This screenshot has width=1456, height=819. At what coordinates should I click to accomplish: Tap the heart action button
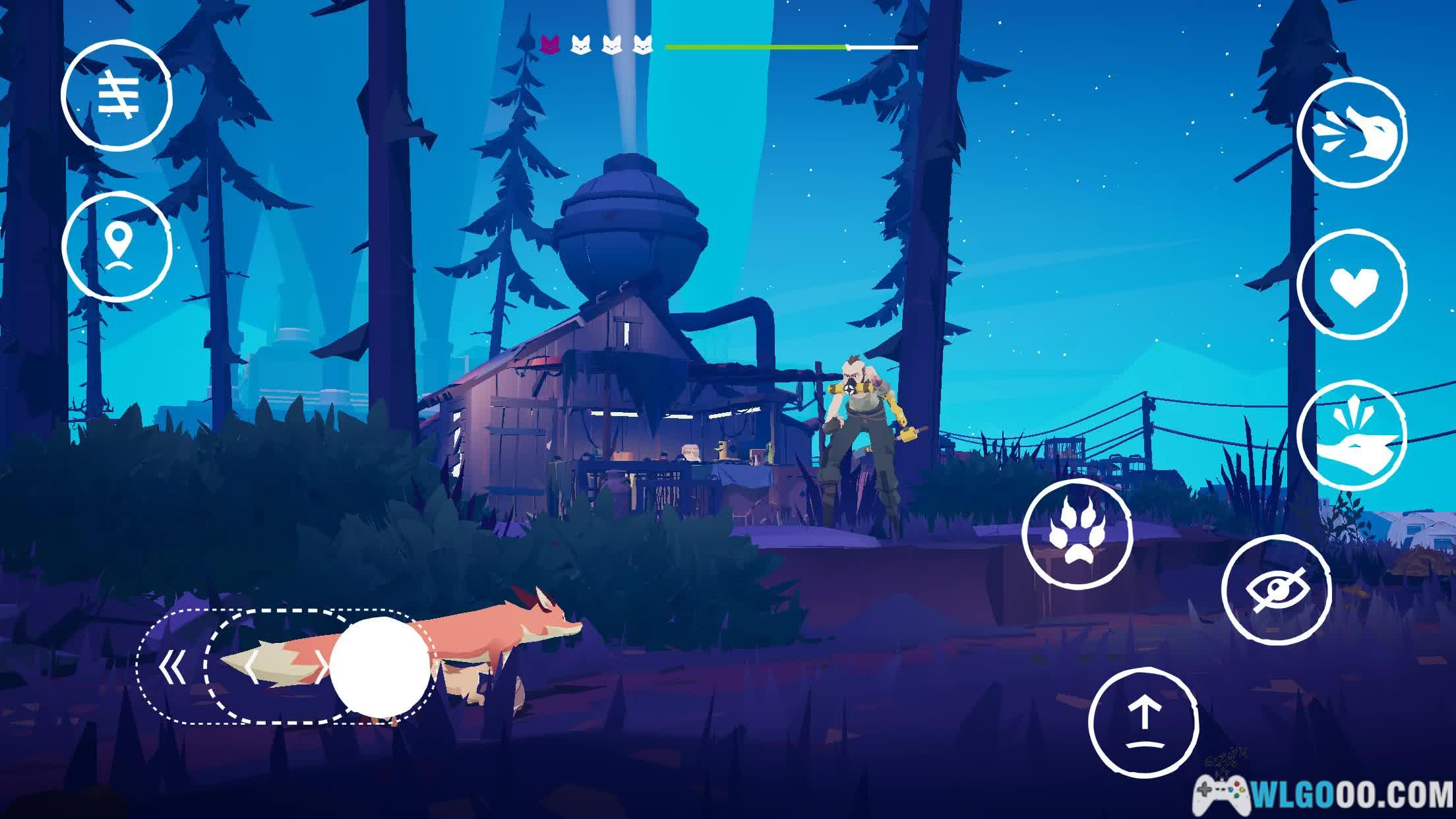pos(1351,284)
